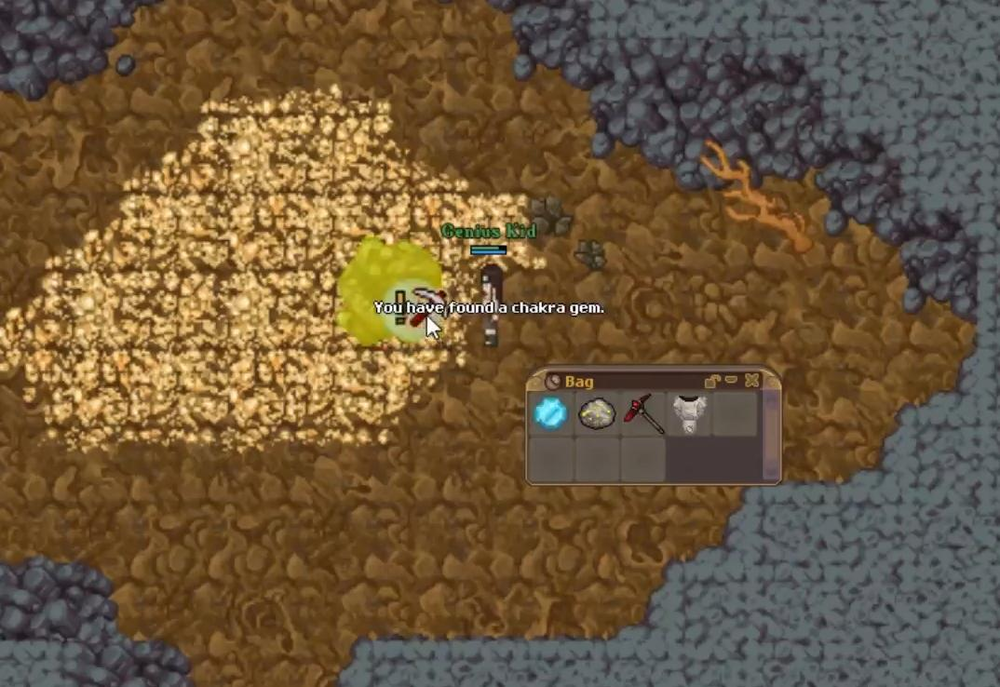Screen dimensions: 1000x687
Task: Click the gold ore rock slot
Action: click(597, 413)
